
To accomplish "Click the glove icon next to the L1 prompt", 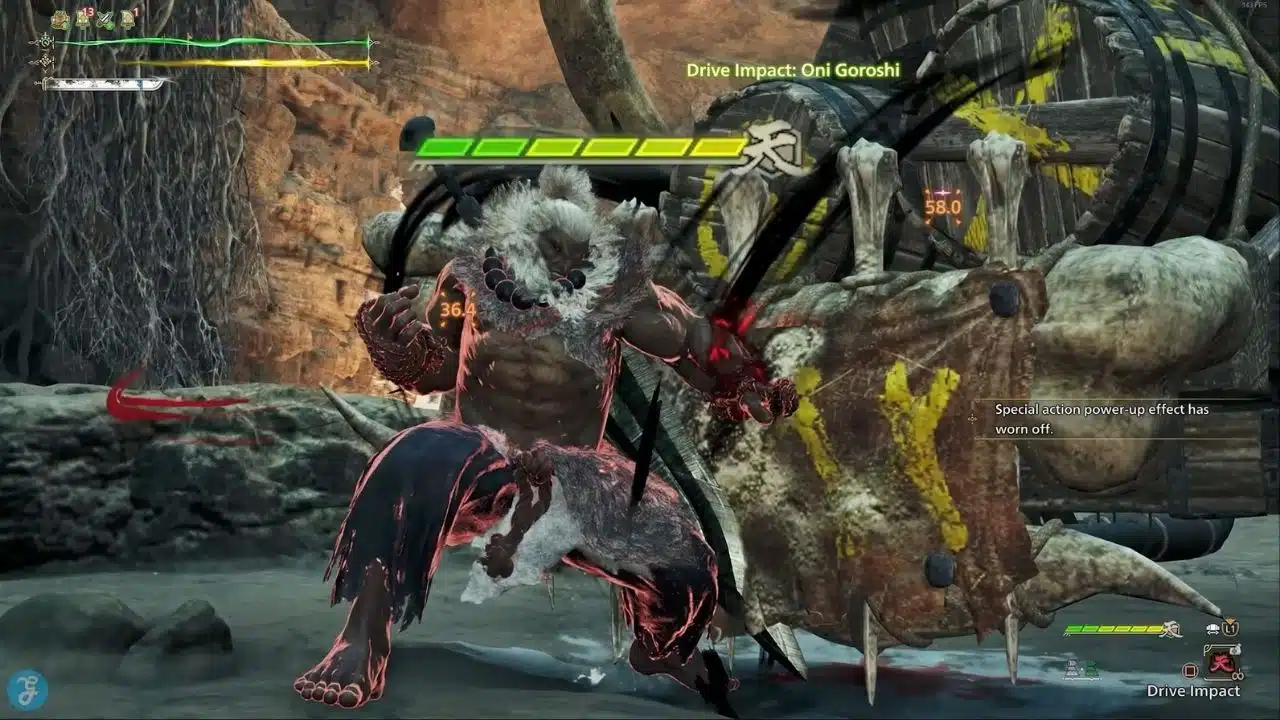I will (1212, 628).
